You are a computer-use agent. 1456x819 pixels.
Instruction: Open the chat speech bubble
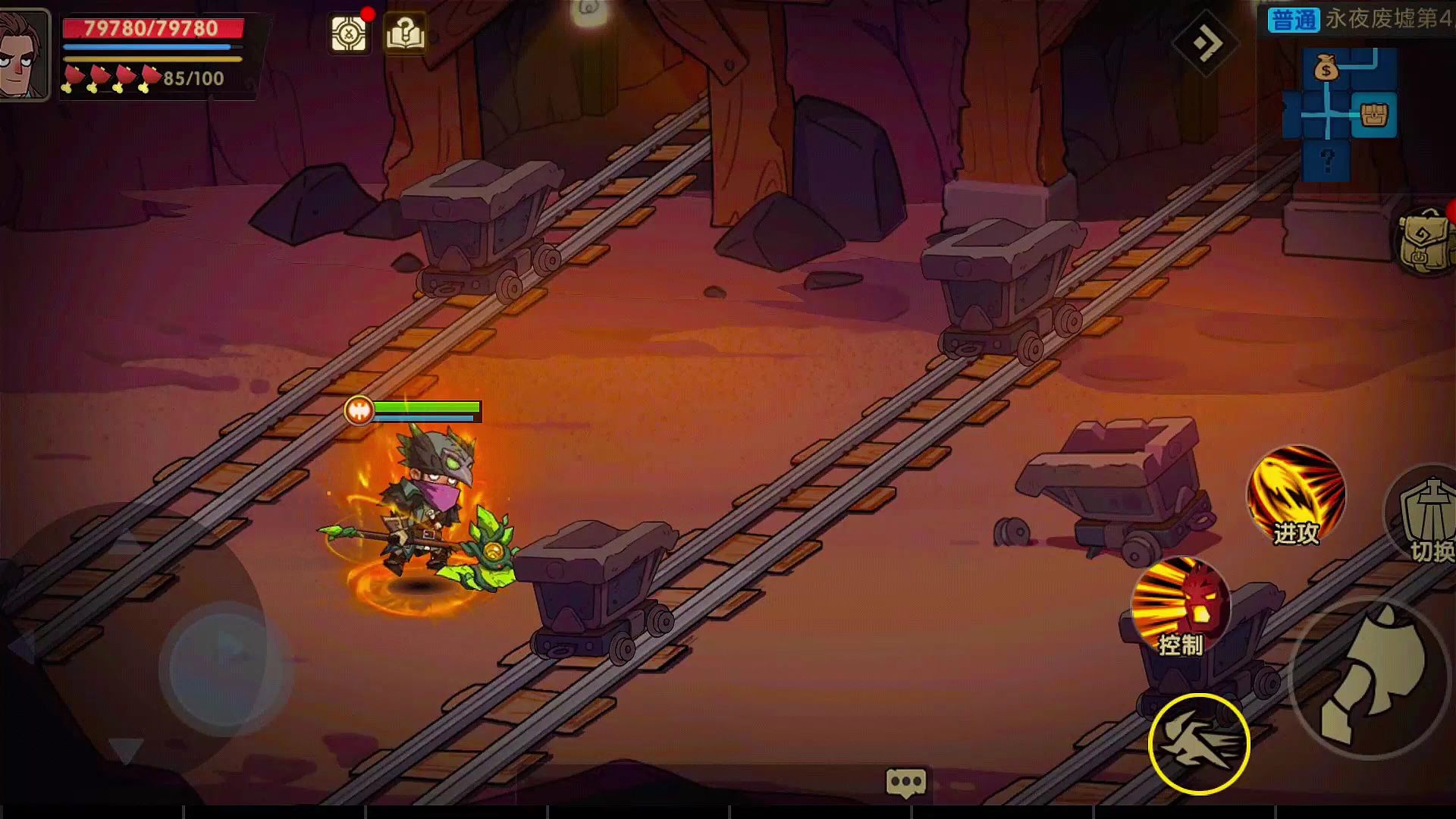(x=906, y=782)
